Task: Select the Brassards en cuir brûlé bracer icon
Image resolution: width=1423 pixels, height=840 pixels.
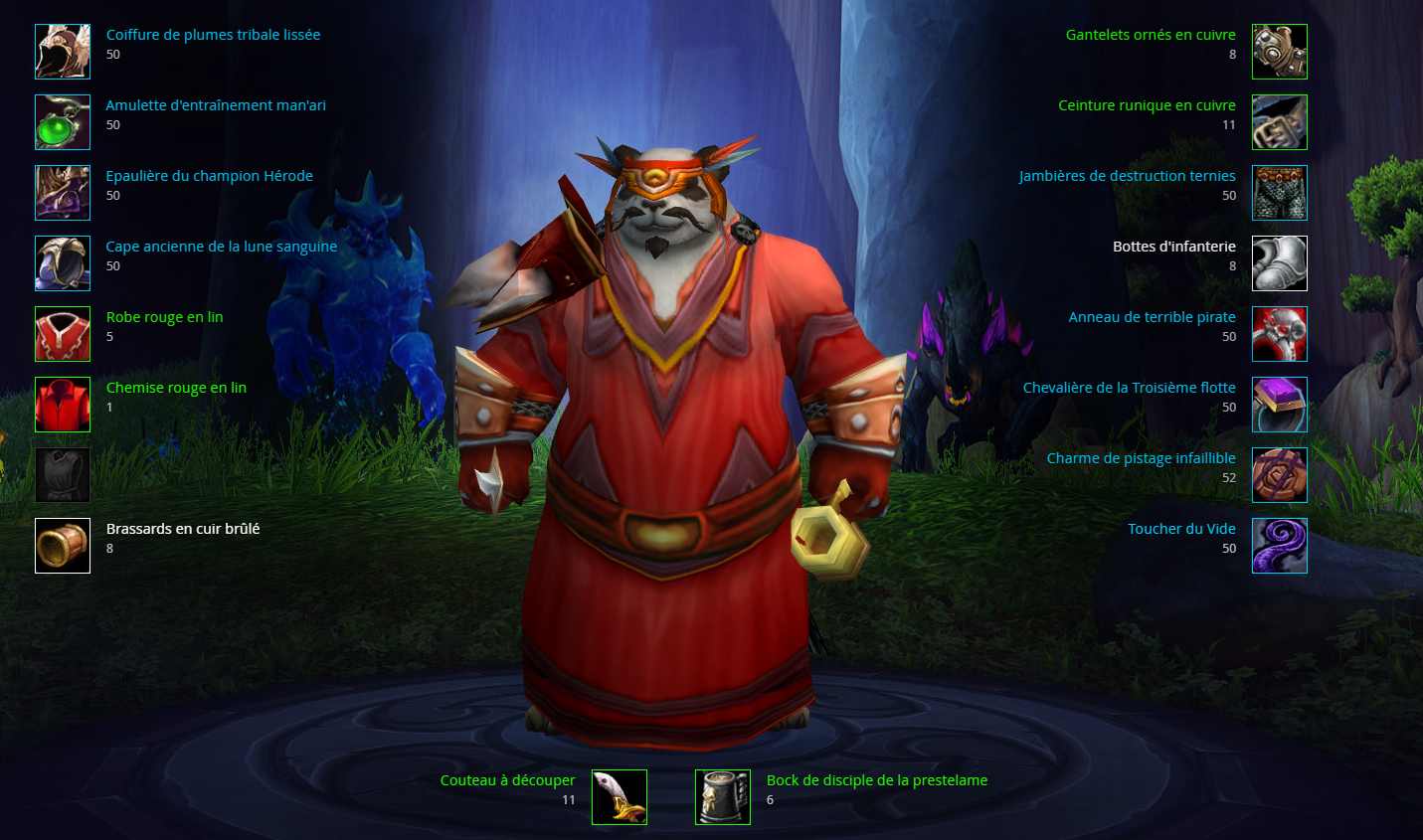Action: pyautogui.click(x=63, y=545)
